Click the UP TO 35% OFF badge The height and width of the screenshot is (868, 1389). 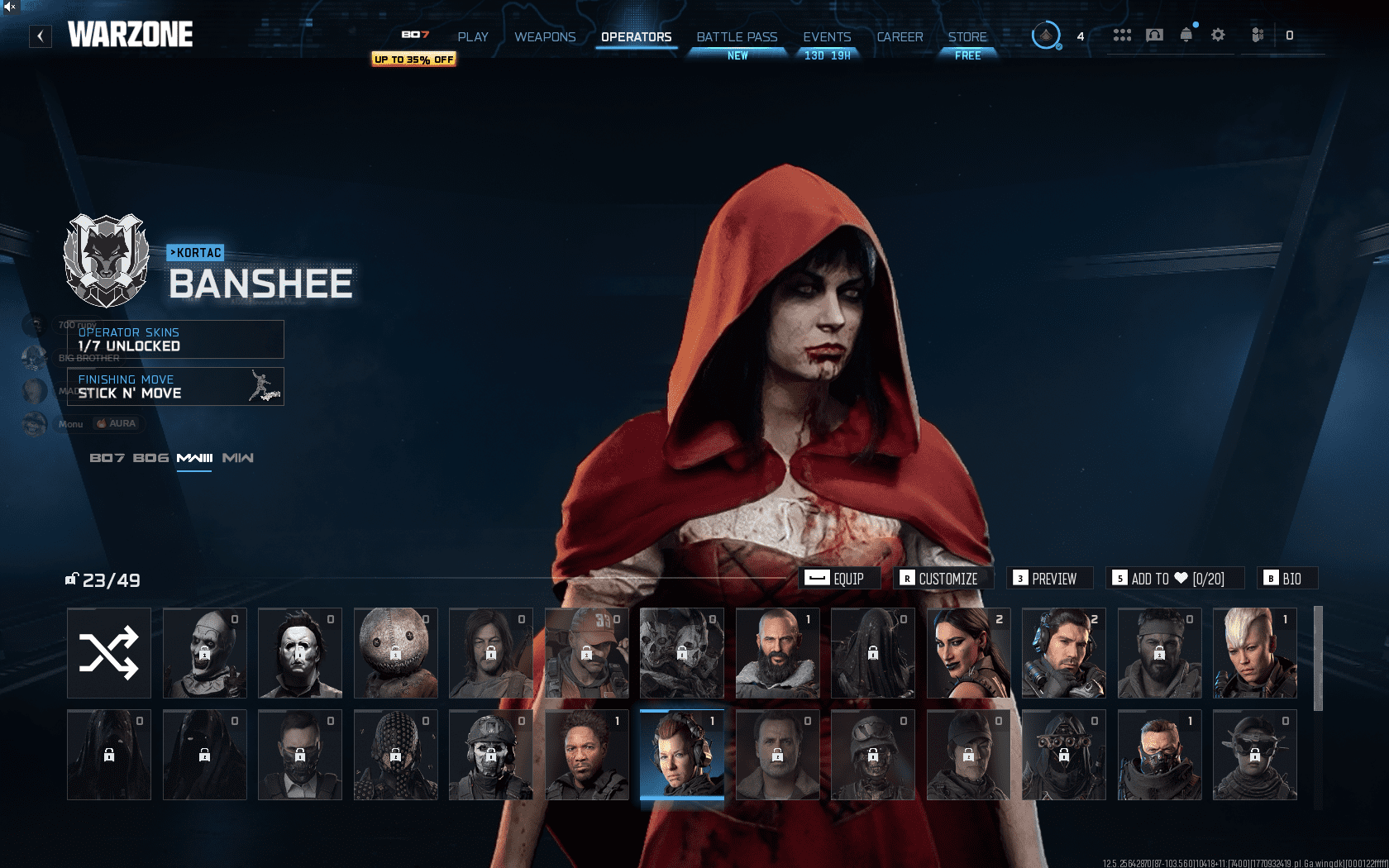pyautogui.click(x=413, y=60)
